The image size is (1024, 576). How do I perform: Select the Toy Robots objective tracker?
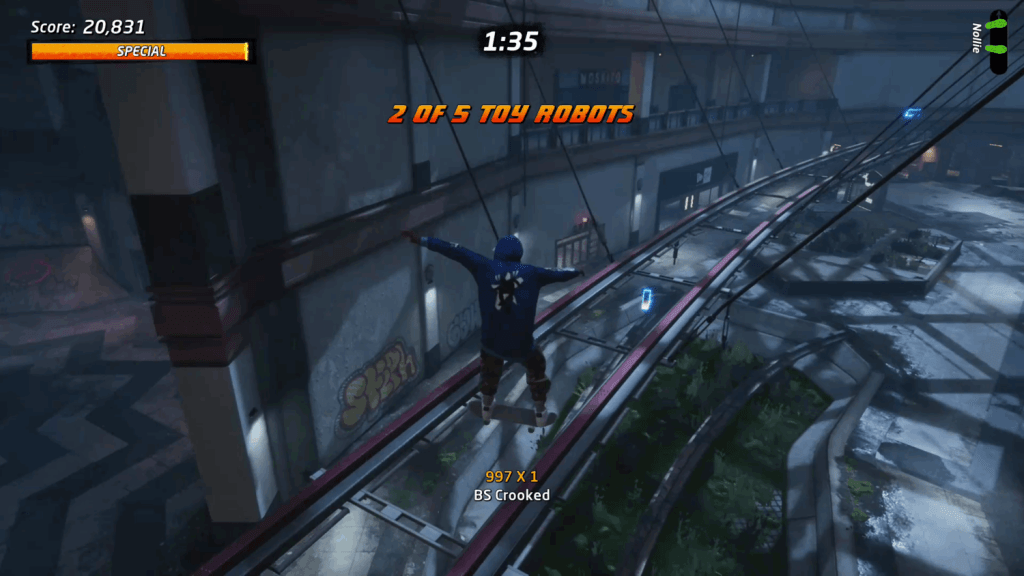511,114
